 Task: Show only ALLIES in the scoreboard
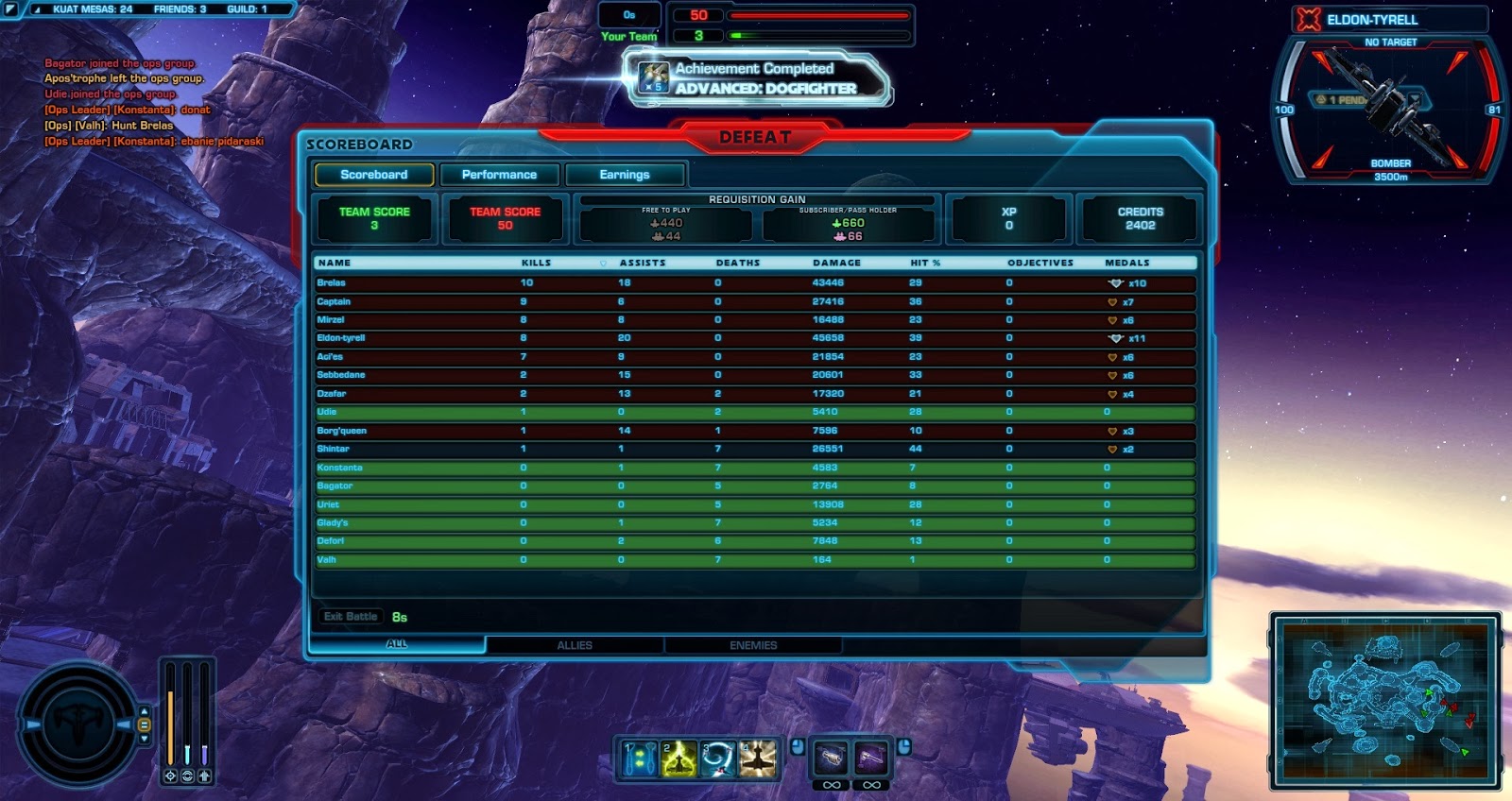coord(575,645)
